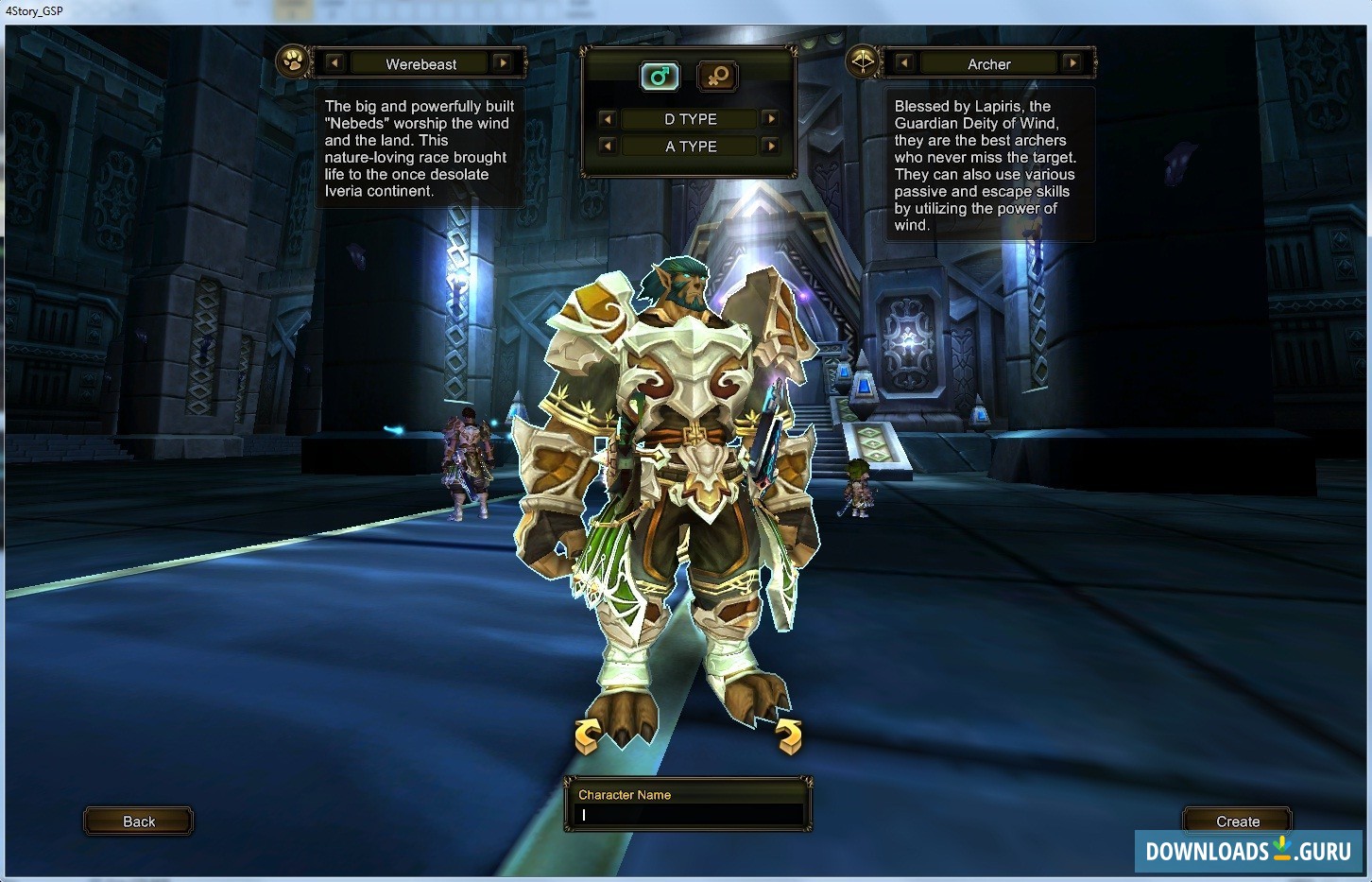Click the werebeast paw race icon
Viewport: 1372px width, 882px height.
(x=292, y=61)
